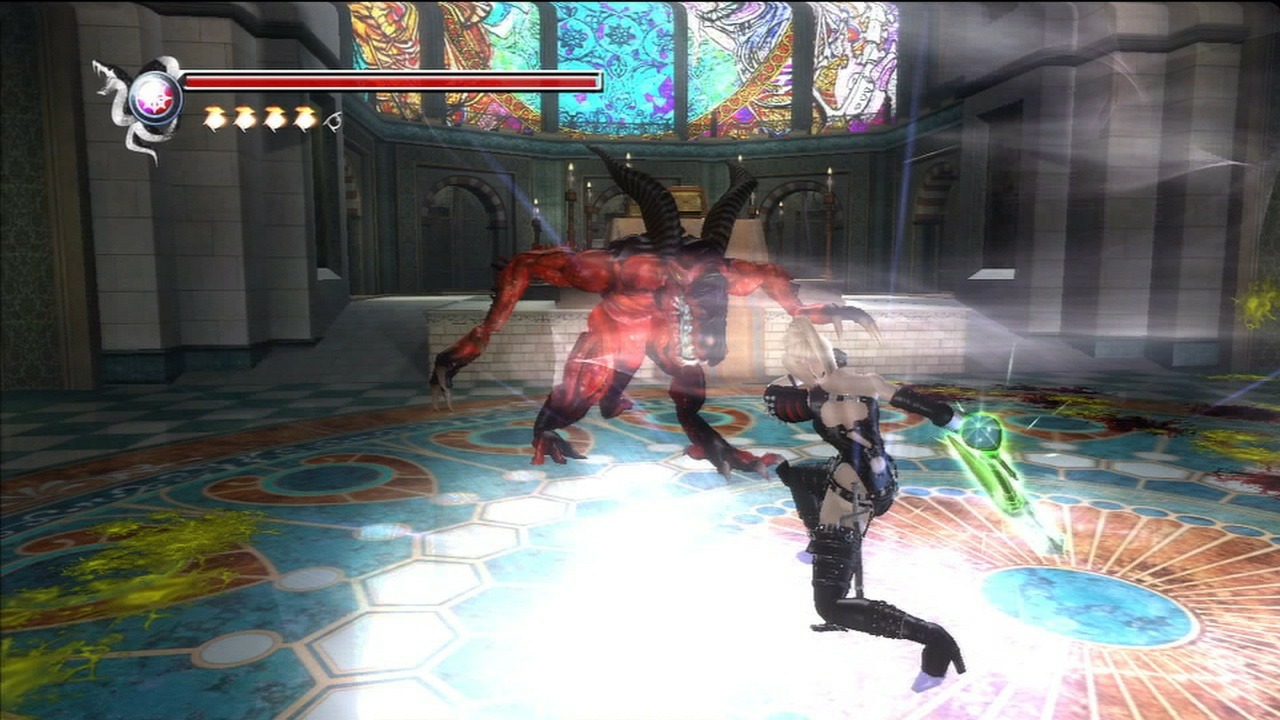Select the fourth Ninpo flame icon

click(302, 116)
